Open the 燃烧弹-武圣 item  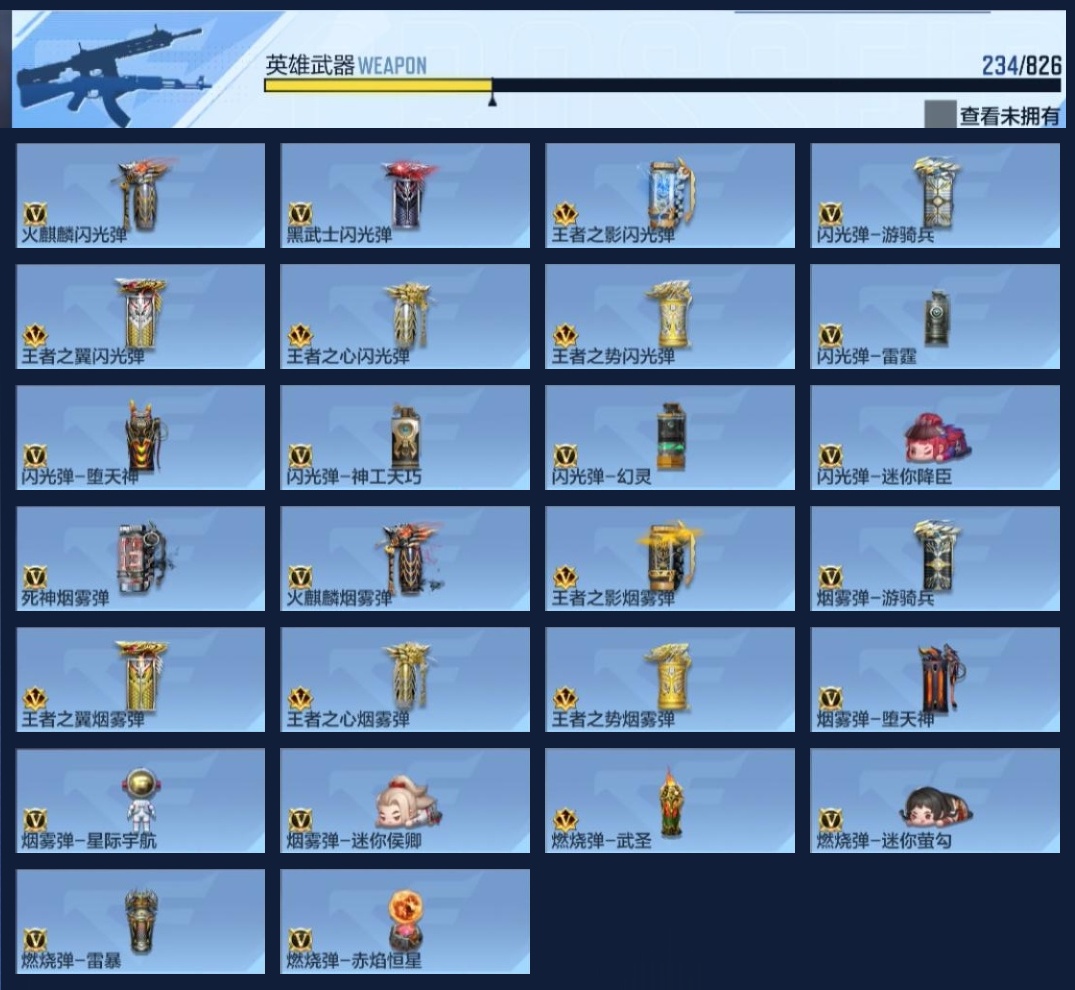(670, 801)
